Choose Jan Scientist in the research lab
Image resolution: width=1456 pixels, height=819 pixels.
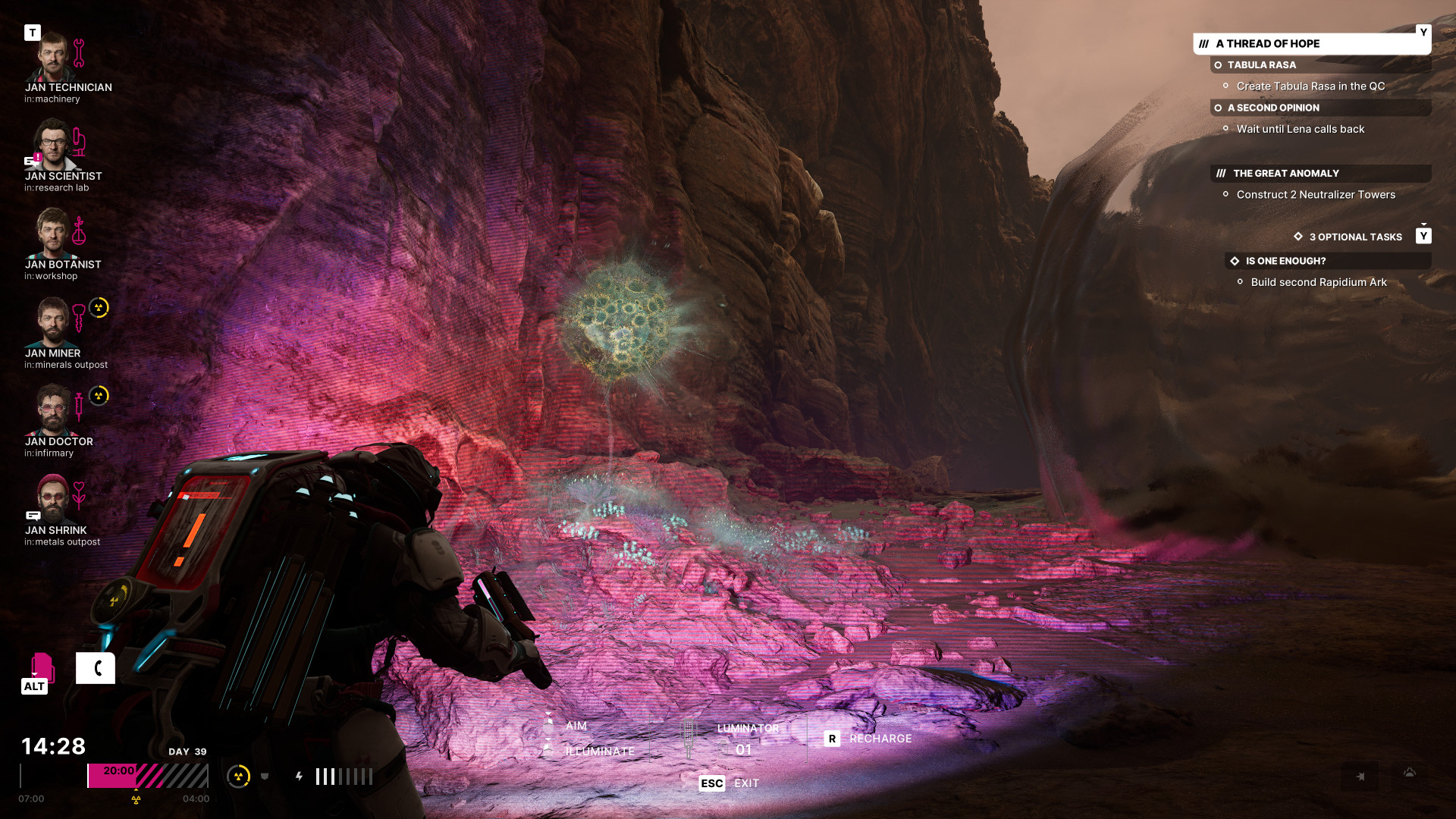[52, 146]
